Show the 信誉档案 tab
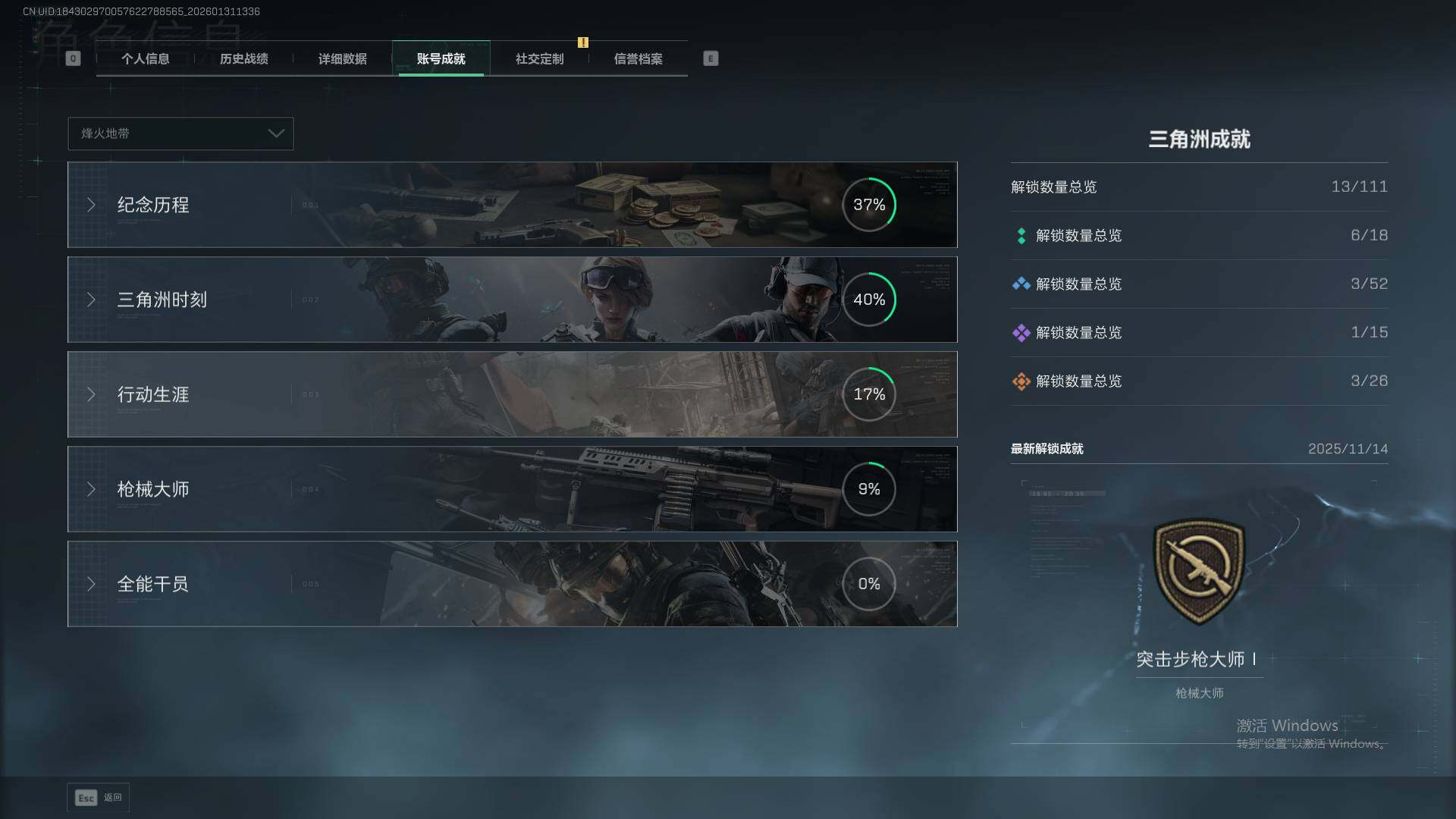1456x819 pixels. (x=638, y=59)
